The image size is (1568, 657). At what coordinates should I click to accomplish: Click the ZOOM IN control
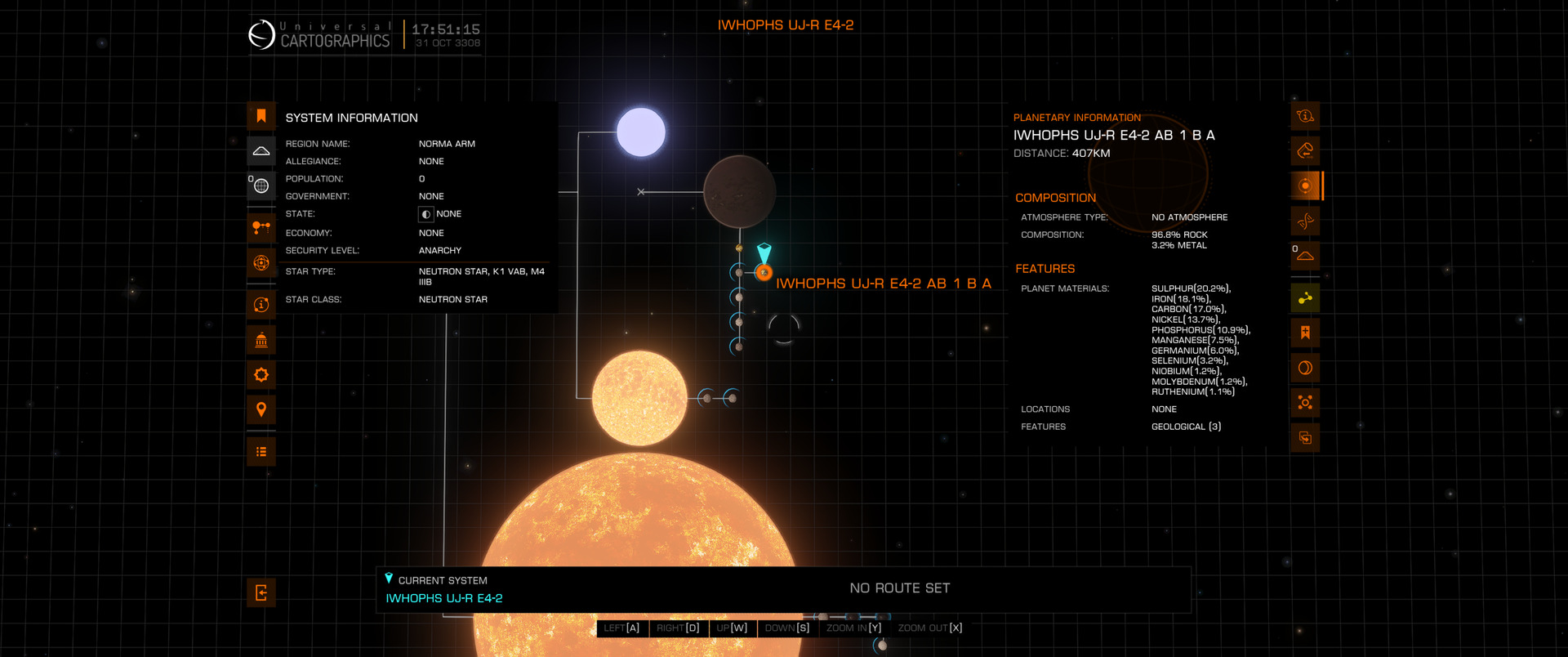tap(853, 628)
